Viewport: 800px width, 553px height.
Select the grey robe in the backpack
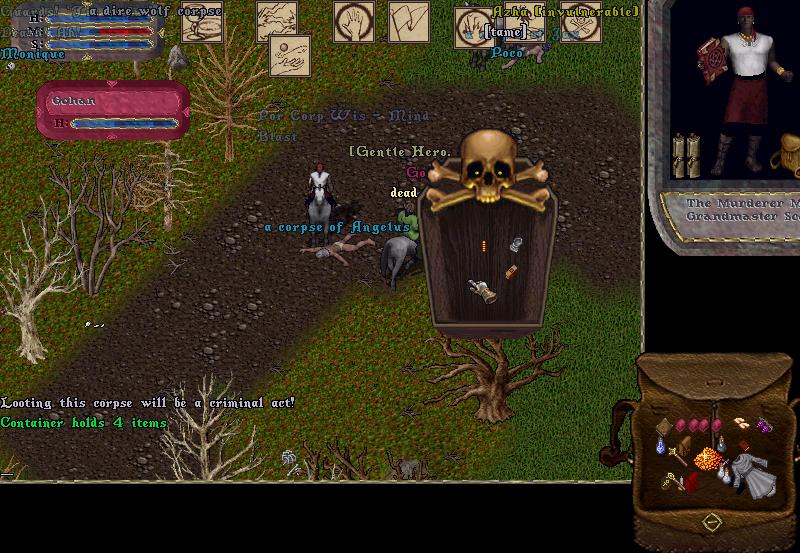747,473
